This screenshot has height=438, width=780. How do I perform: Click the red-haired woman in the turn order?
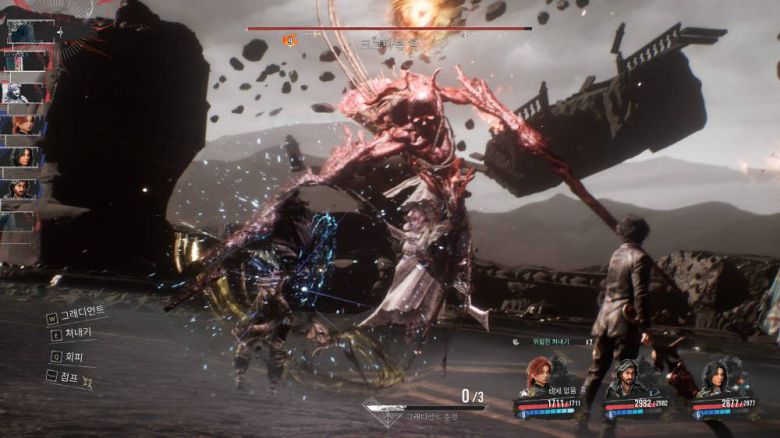pyautogui.click(x=21, y=124)
